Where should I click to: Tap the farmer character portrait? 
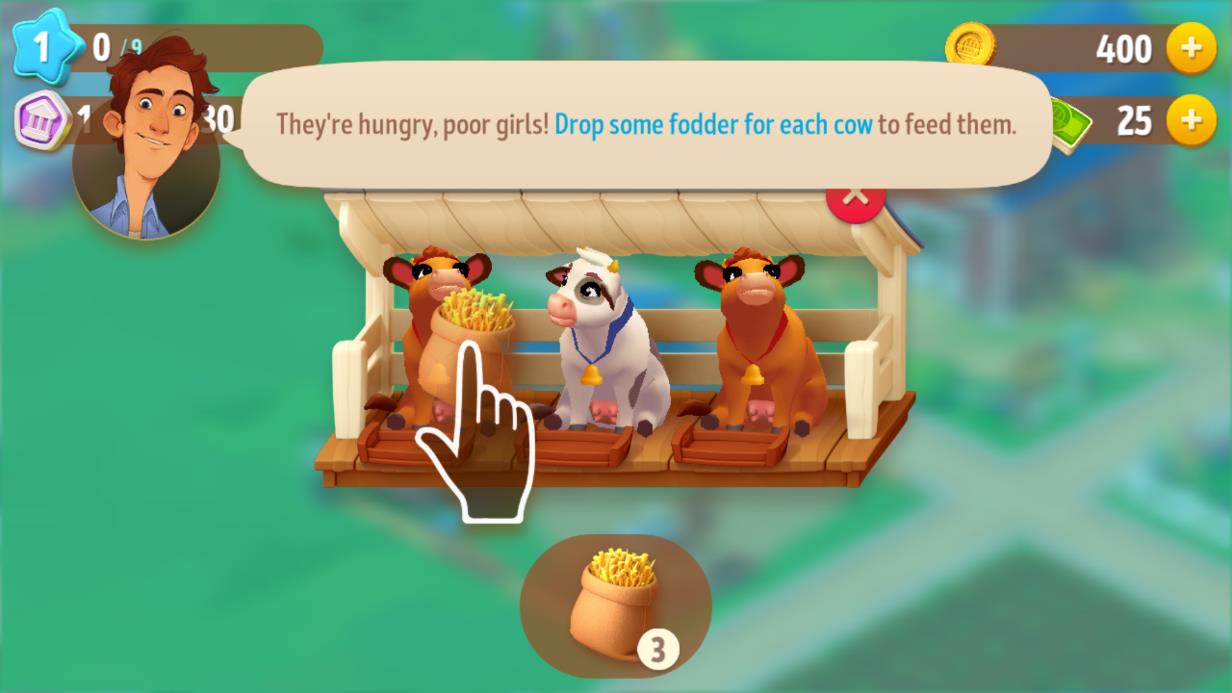[148, 150]
